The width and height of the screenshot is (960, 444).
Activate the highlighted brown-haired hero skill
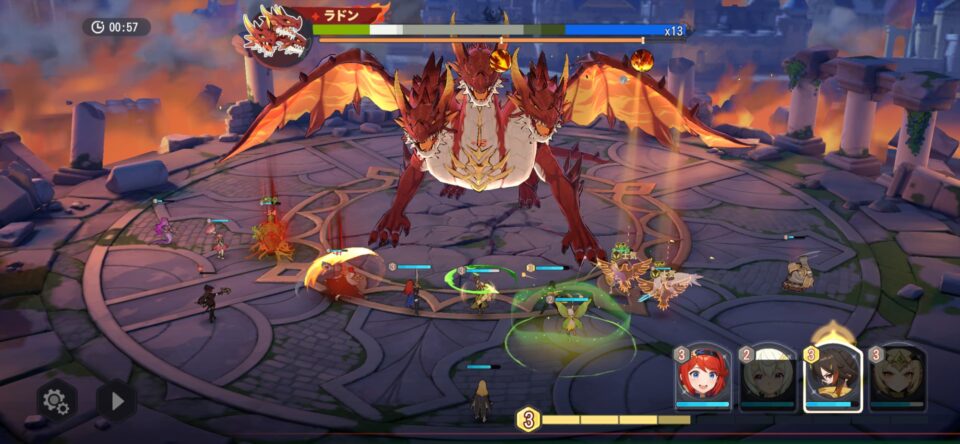point(832,379)
